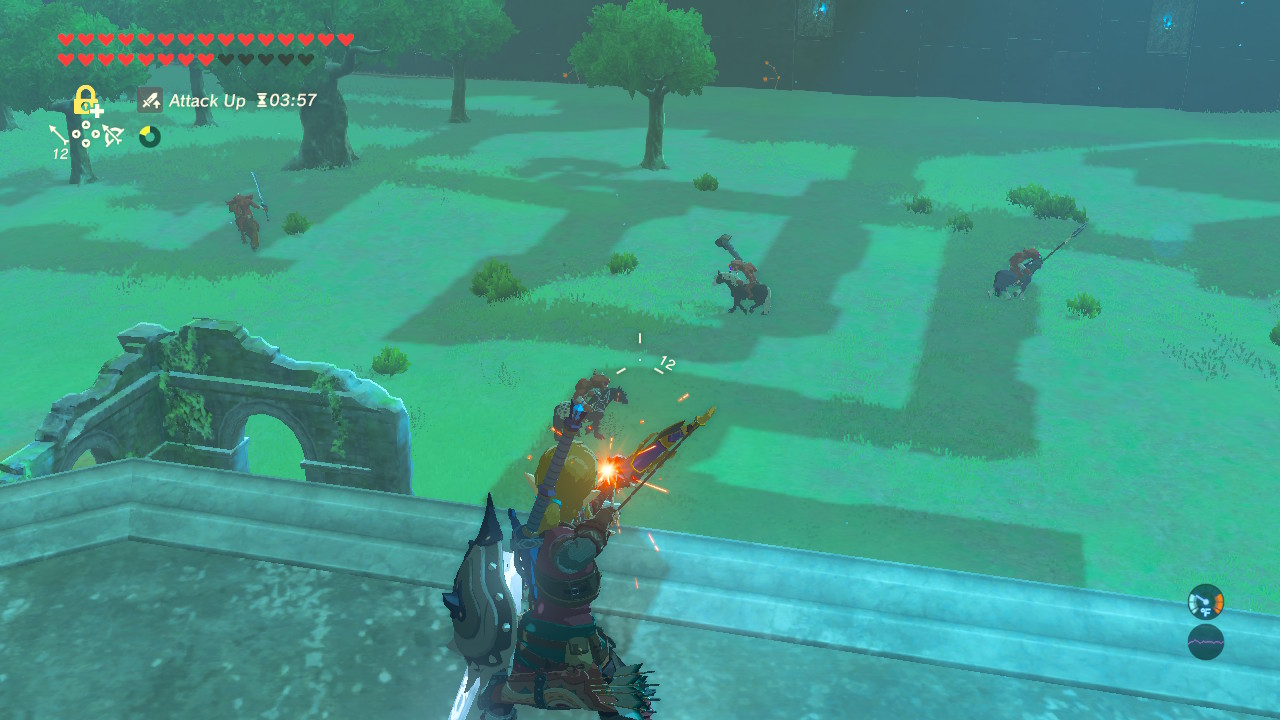Click the Attack Up sword buff icon
This screenshot has height=720, width=1280.
(x=150, y=101)
